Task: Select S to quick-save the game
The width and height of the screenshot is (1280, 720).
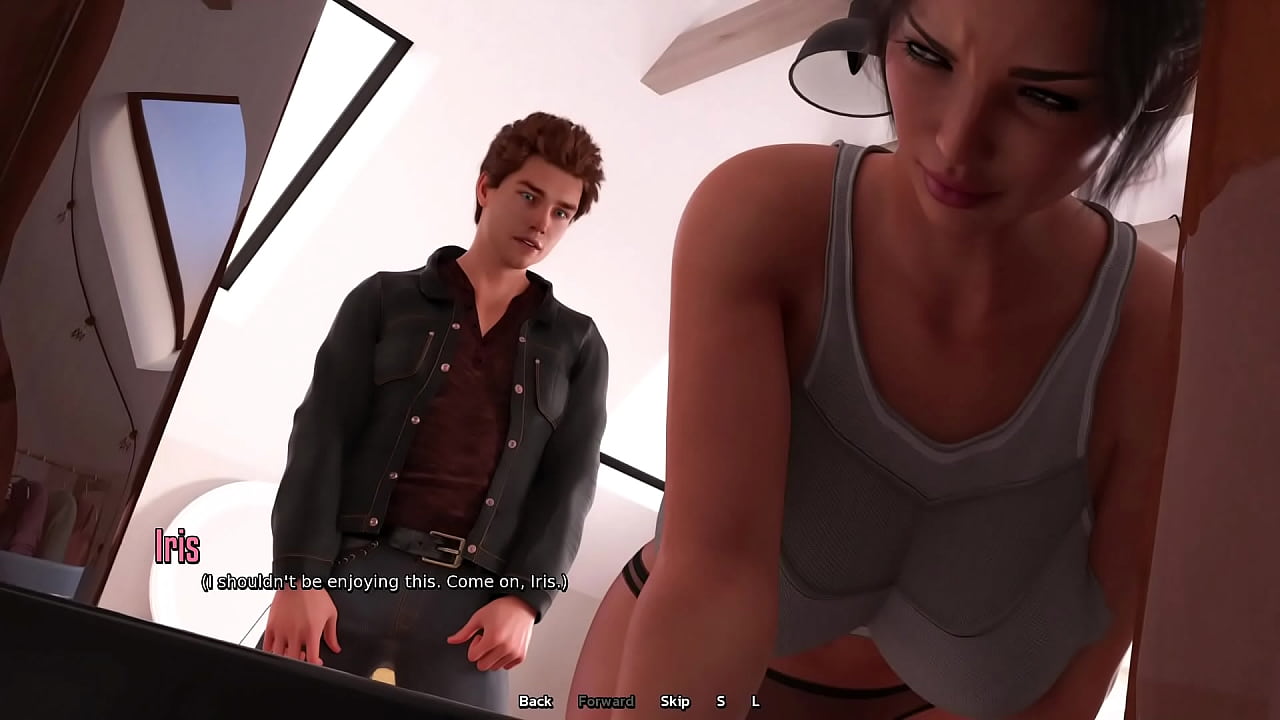Action: coord(720,702)
